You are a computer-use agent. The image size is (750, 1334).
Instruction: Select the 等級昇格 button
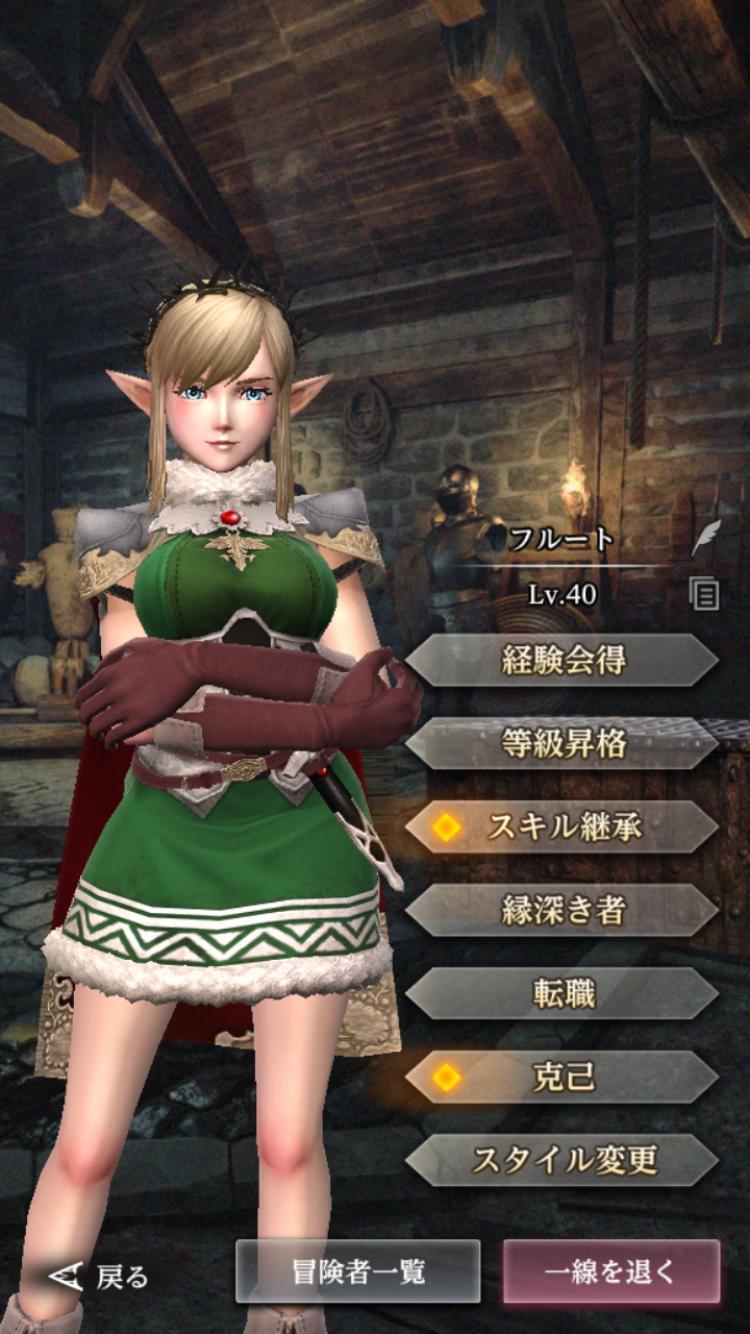click(562, 743)
